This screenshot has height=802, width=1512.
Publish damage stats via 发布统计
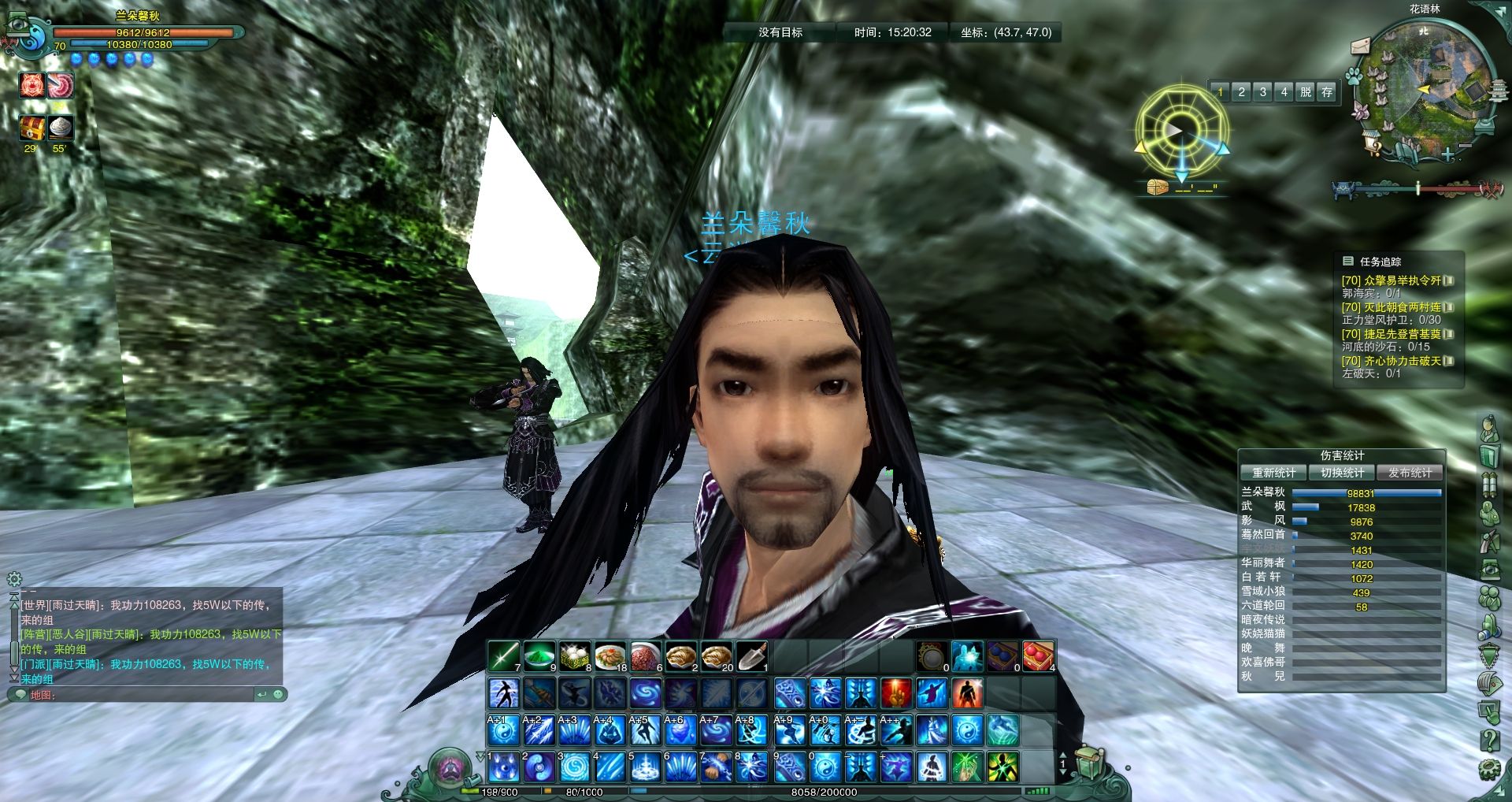[x=1410, y=473]
